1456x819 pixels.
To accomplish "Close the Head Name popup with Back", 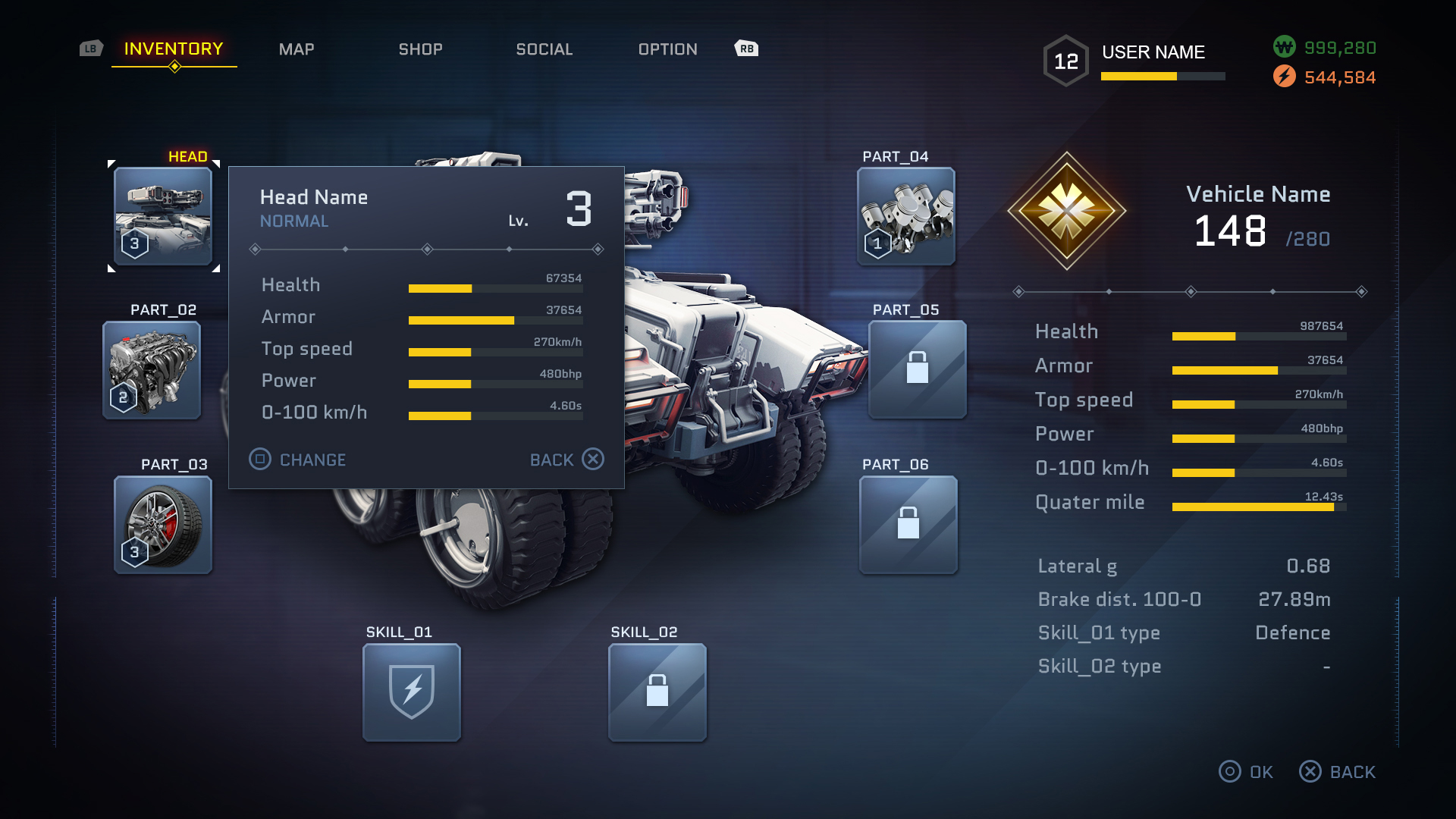I will 566,460.
